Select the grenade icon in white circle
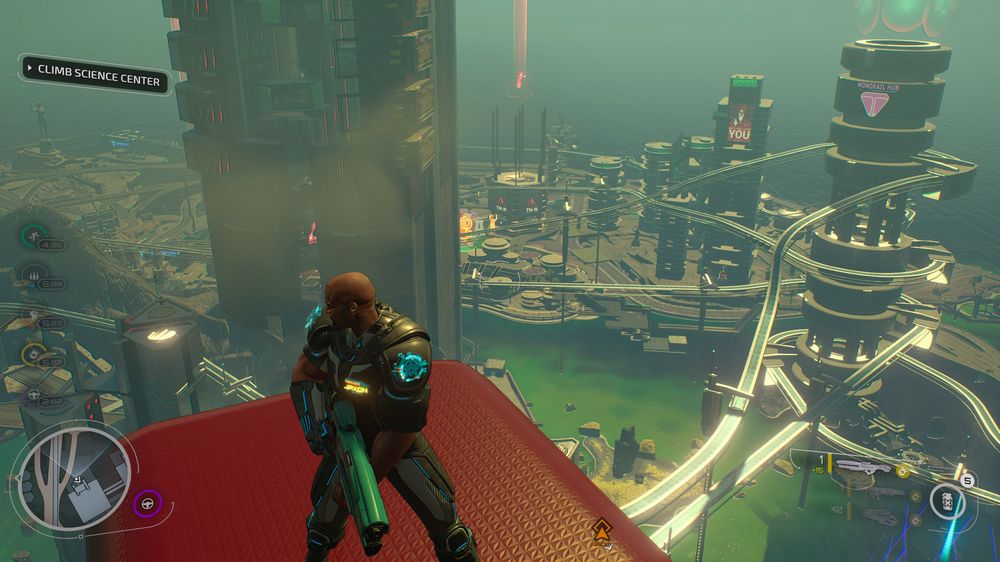The height and width of the screenshot is (562, 1000). (x=947, y=501)
